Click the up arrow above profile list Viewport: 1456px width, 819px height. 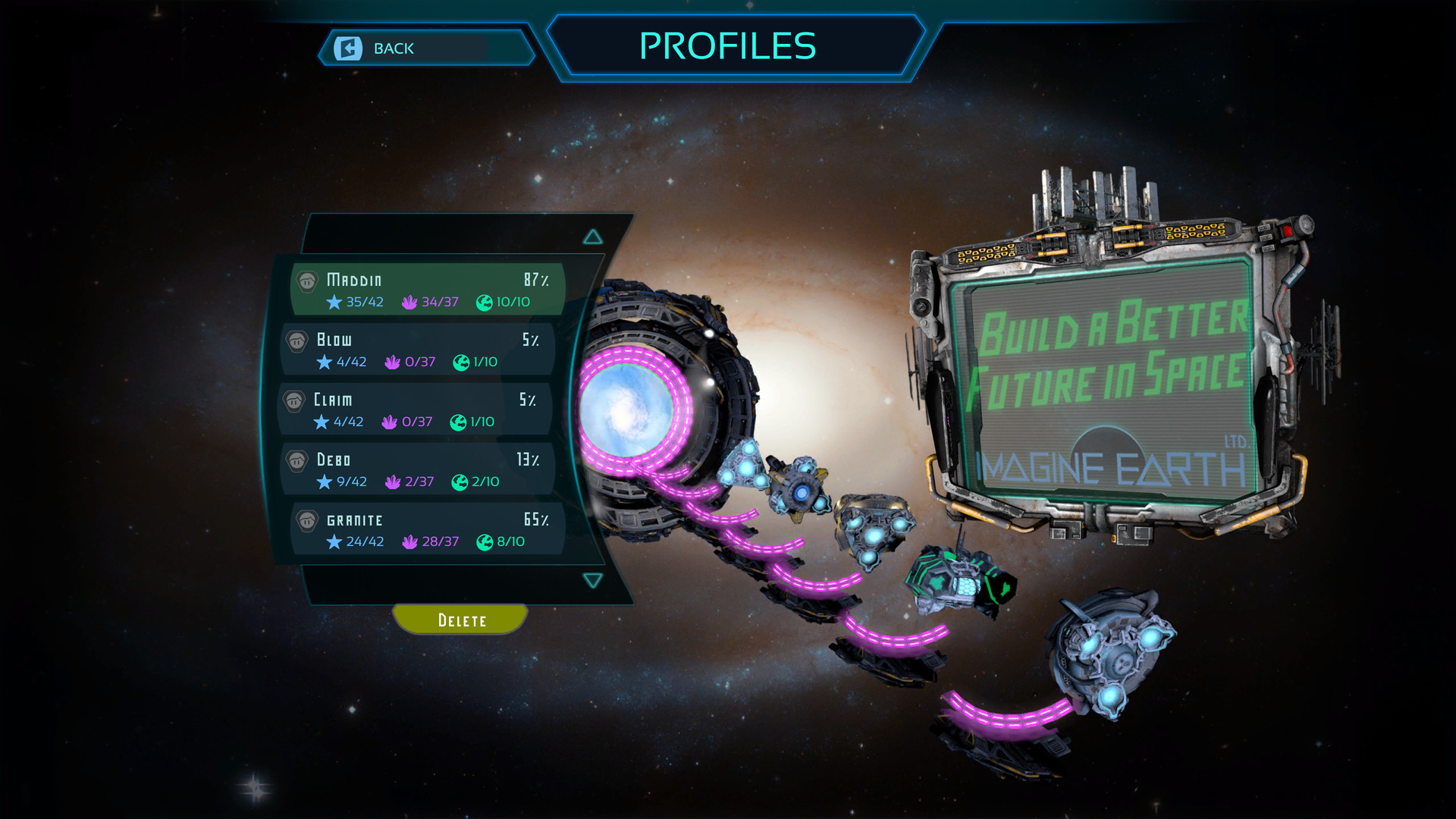pyautogui.click(x=593, y=237)
